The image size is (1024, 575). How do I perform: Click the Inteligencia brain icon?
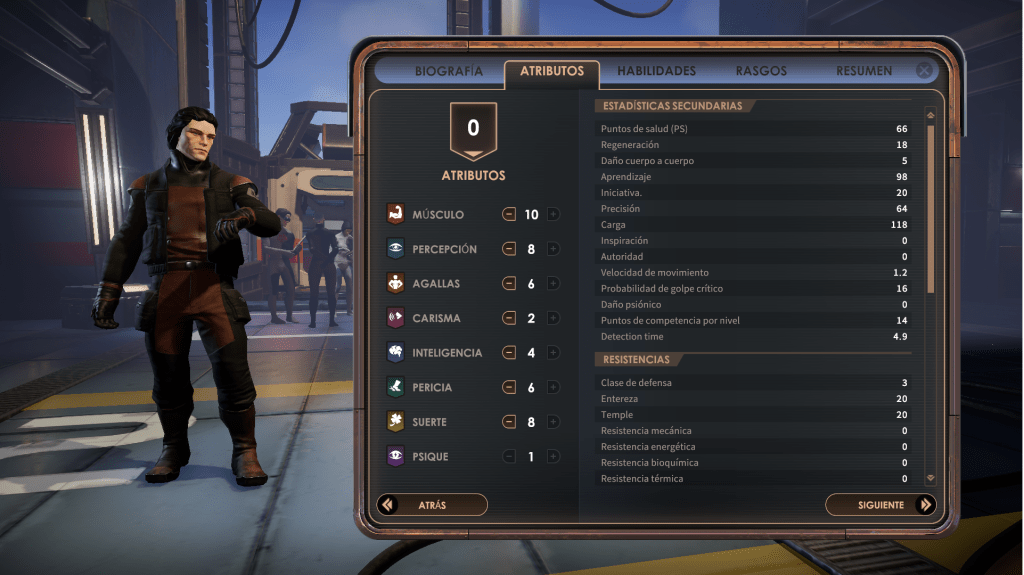(x=395, y=353)
